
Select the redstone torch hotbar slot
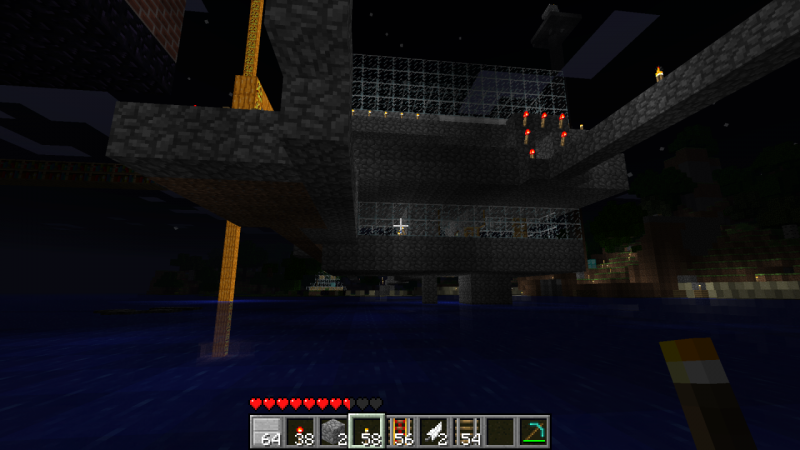point(299,431)
